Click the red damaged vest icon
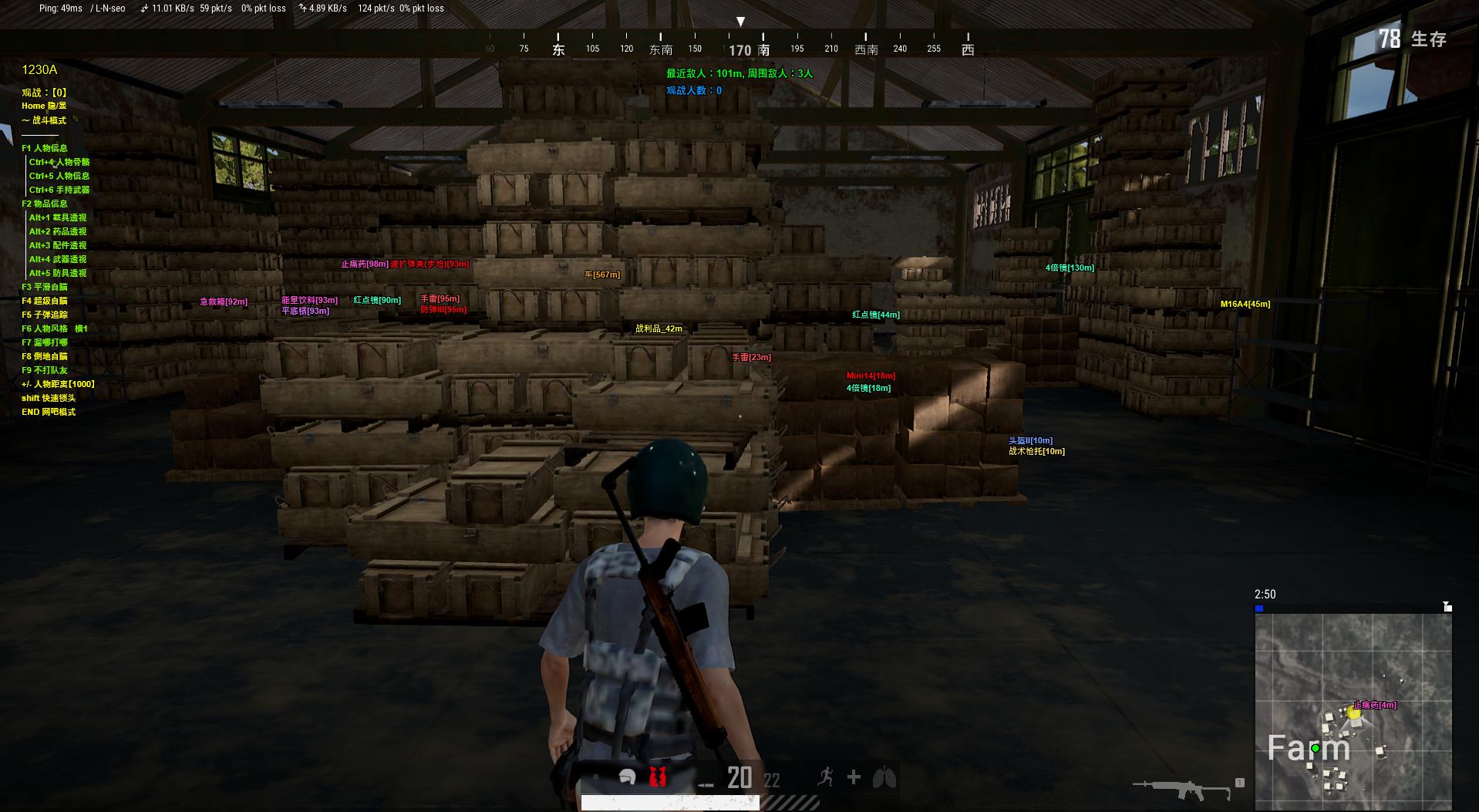This screenshot has width=1479, height=812. [657, 777]
